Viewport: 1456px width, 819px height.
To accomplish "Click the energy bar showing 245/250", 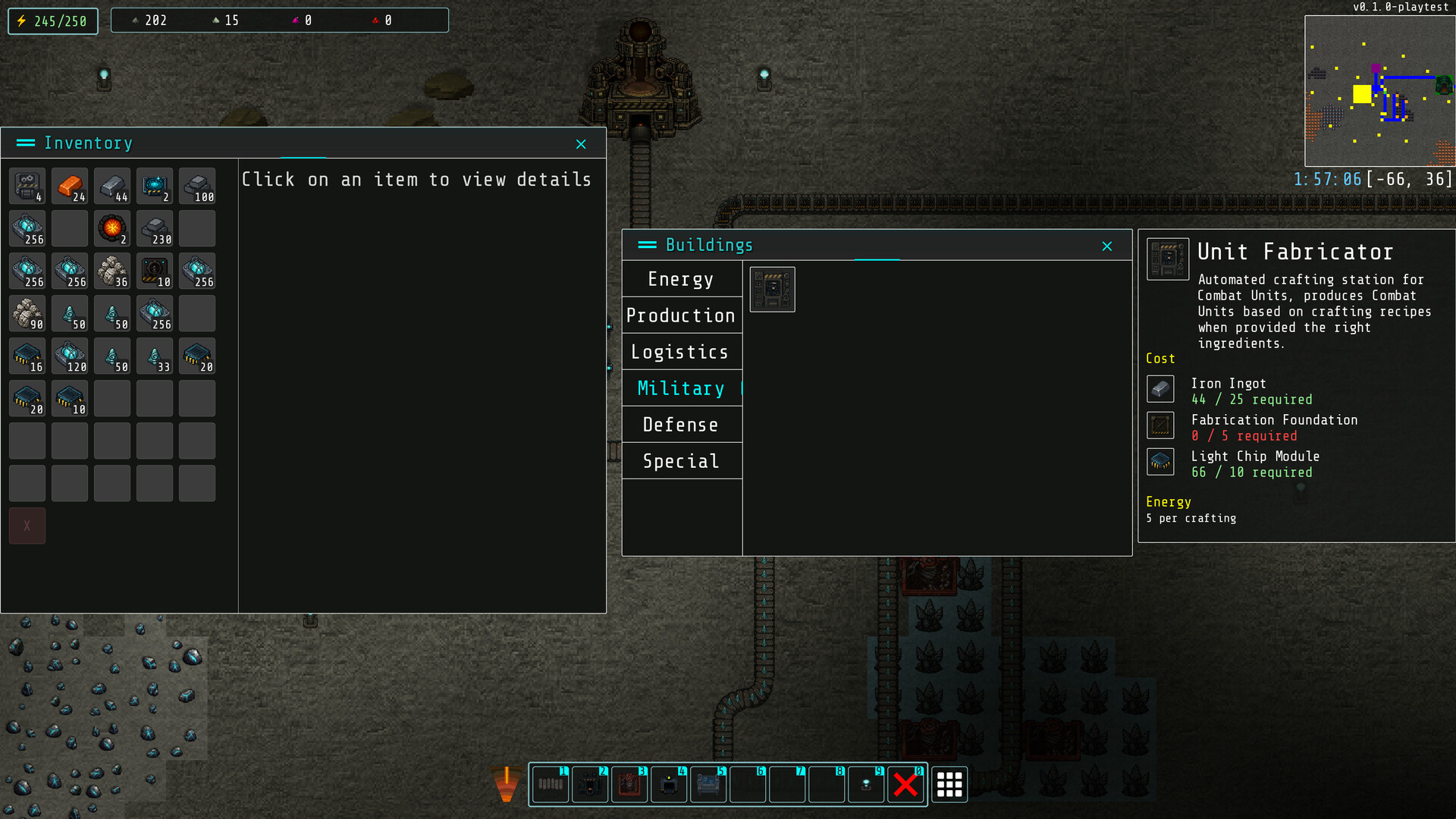I will point(52,20).
